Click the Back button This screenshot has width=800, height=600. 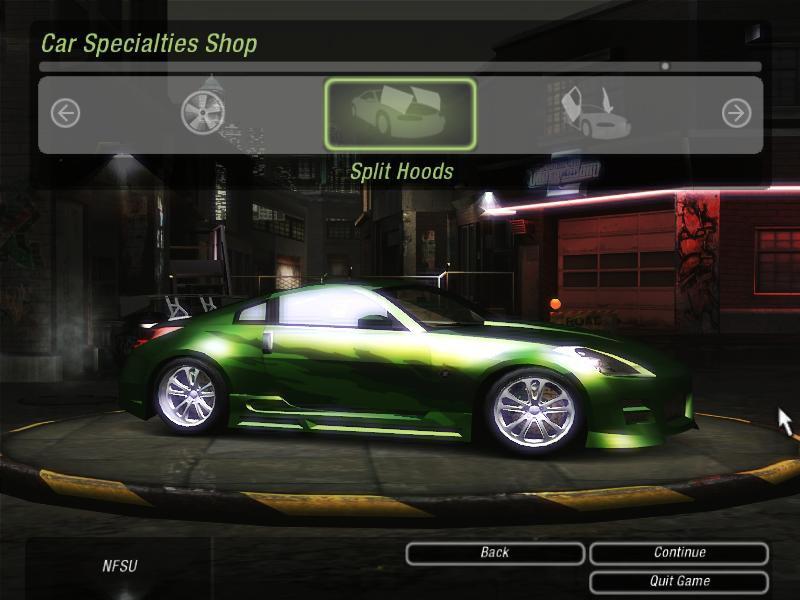pyautogui.click(x=495, y=553)
